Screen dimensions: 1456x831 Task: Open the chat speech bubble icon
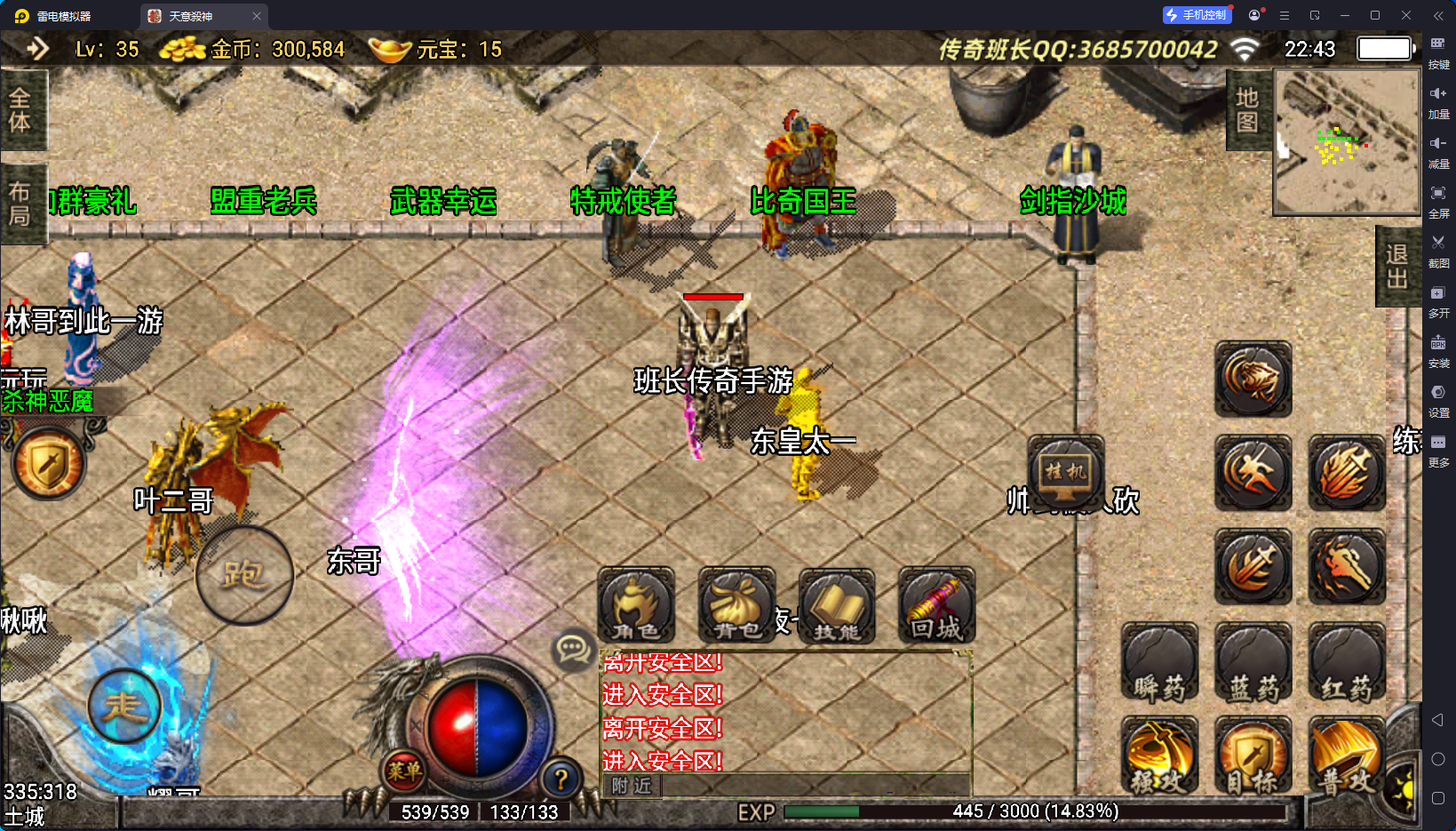pyautogui.click(x=573, y=650)
